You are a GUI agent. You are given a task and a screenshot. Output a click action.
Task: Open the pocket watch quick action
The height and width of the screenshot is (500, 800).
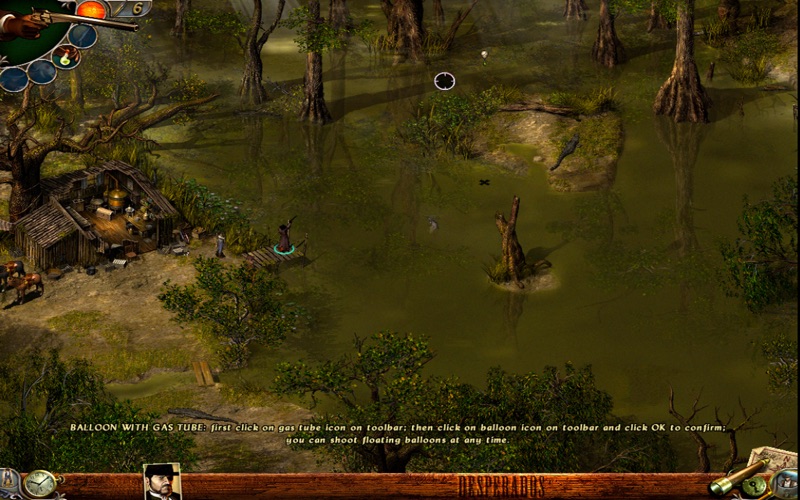41,484
